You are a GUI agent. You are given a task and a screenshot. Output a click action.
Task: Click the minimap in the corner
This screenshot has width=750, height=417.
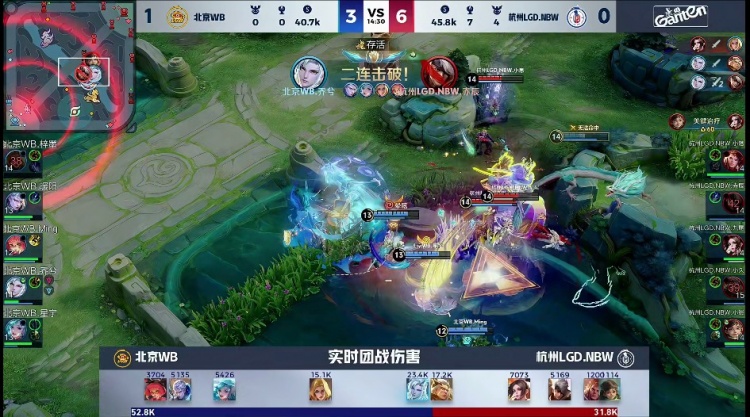click(66, 67)
